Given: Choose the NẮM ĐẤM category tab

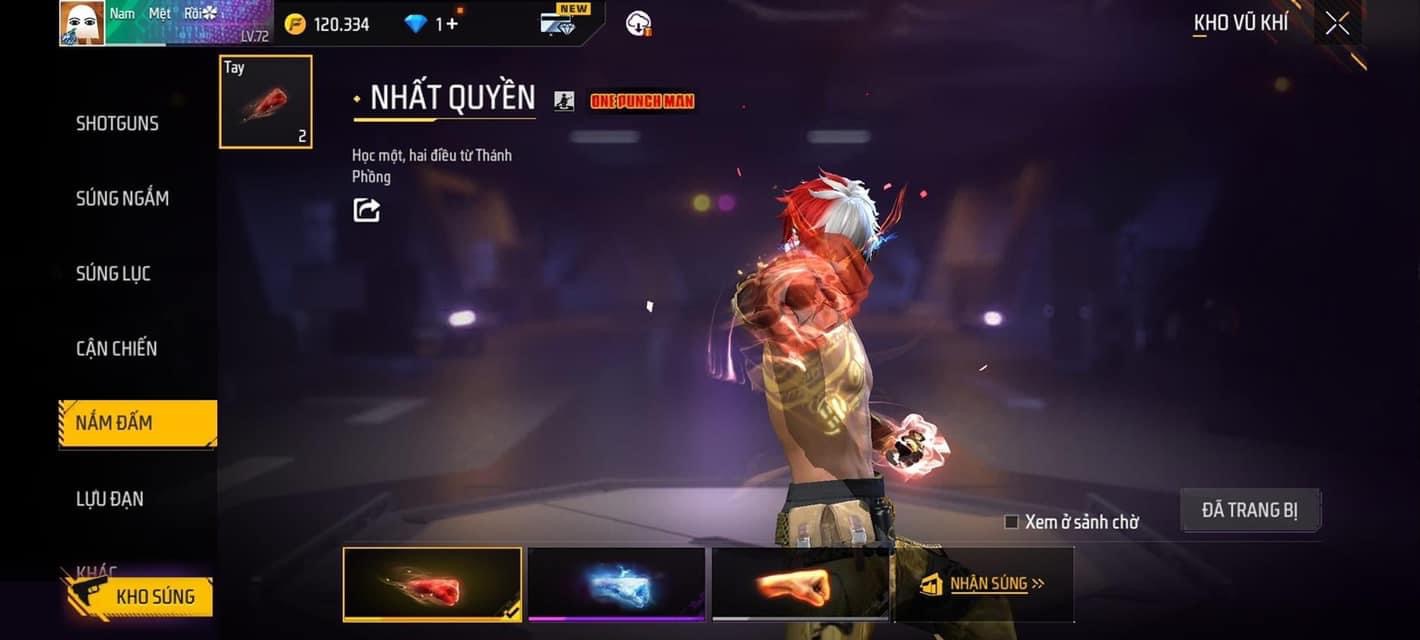Looking at the screenshot, I should 137,423.
